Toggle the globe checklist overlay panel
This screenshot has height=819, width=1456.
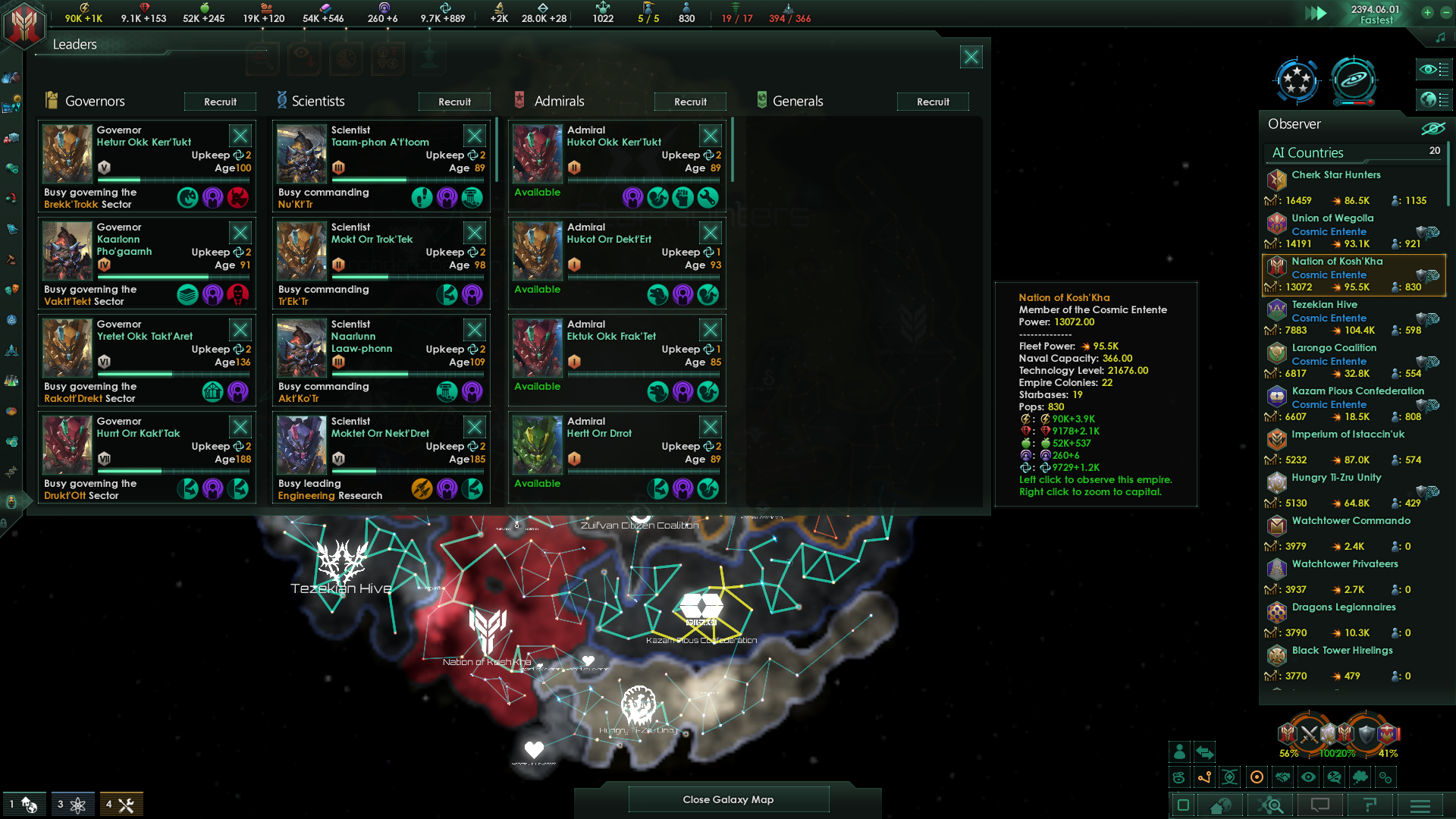1433,100
